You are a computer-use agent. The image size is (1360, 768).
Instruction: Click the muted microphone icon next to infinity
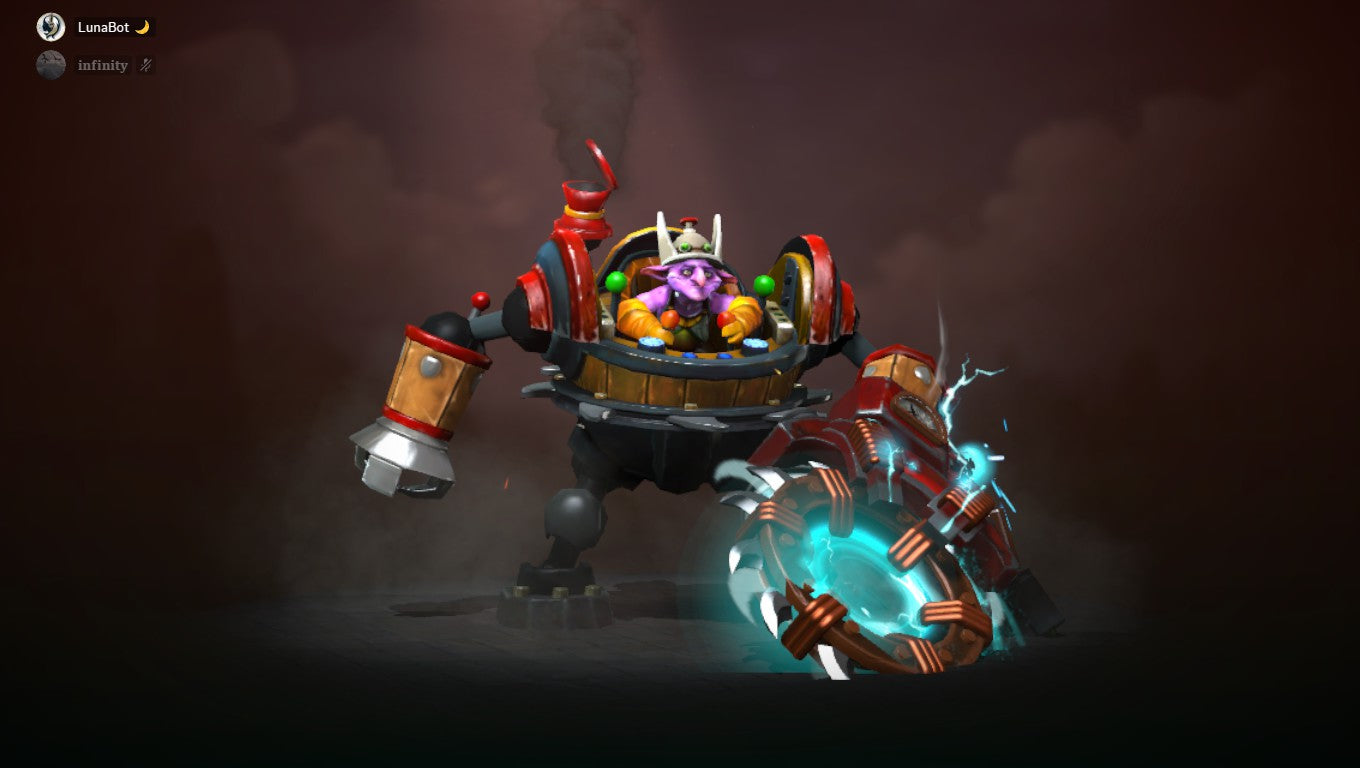click(144, 65)
